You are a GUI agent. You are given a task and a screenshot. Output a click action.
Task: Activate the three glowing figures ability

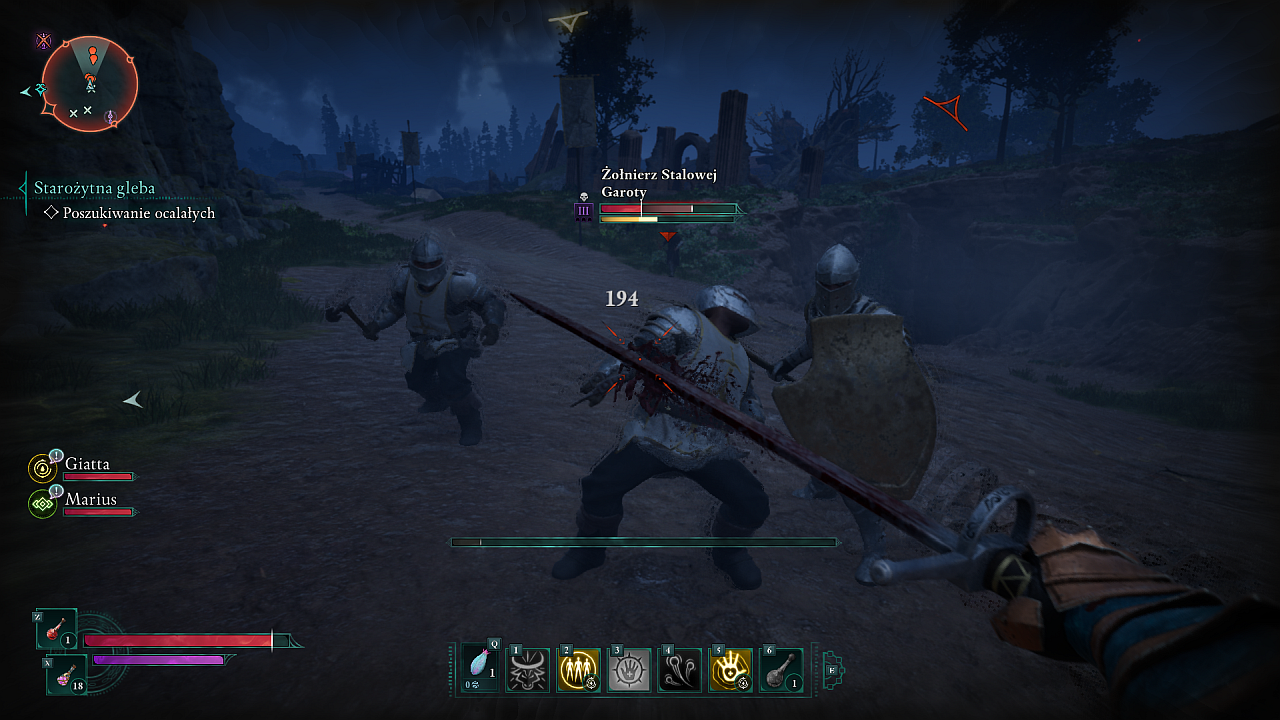point(578,670)
